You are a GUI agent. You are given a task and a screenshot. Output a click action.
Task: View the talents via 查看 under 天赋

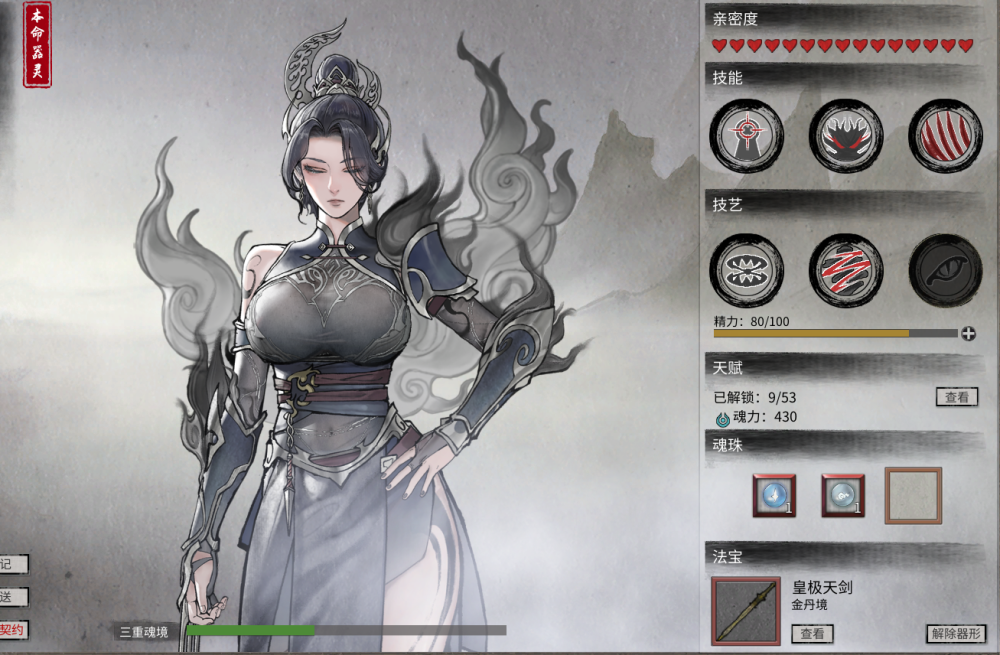tap(956, 397)
